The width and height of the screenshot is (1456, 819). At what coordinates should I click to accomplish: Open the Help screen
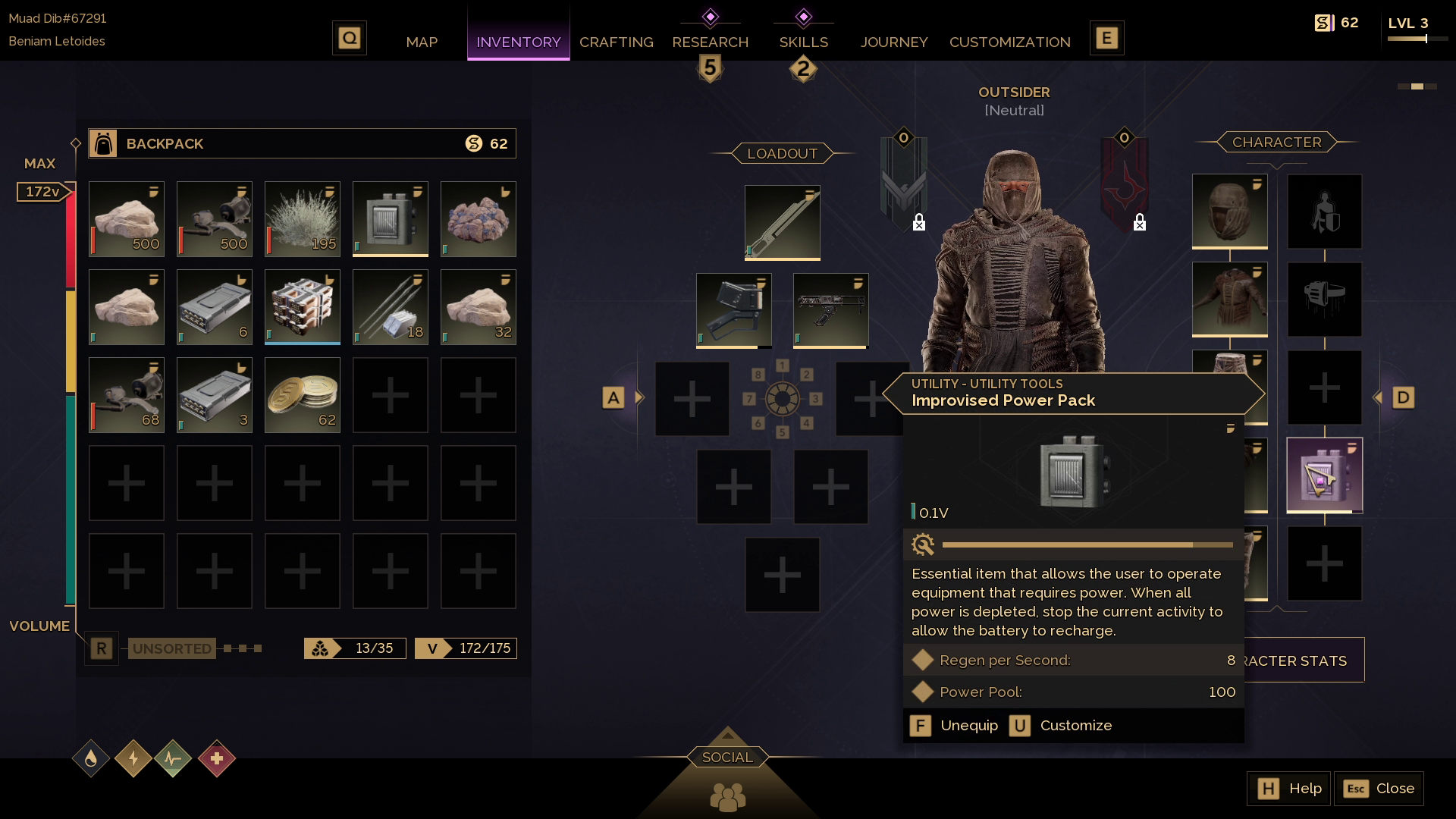(x=1288, y=789)
